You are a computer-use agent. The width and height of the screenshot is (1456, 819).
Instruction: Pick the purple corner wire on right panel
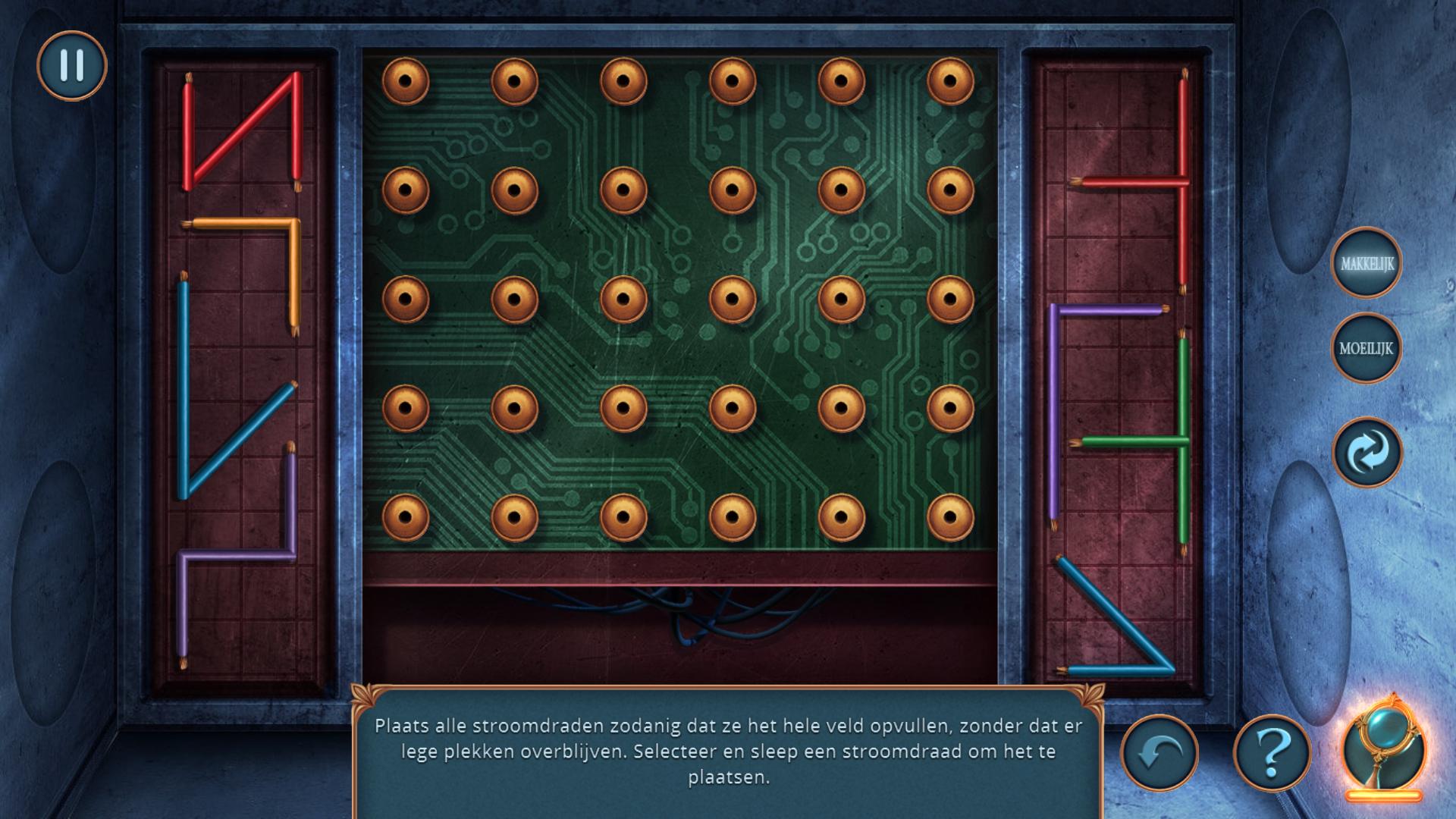coord(1054,409)
